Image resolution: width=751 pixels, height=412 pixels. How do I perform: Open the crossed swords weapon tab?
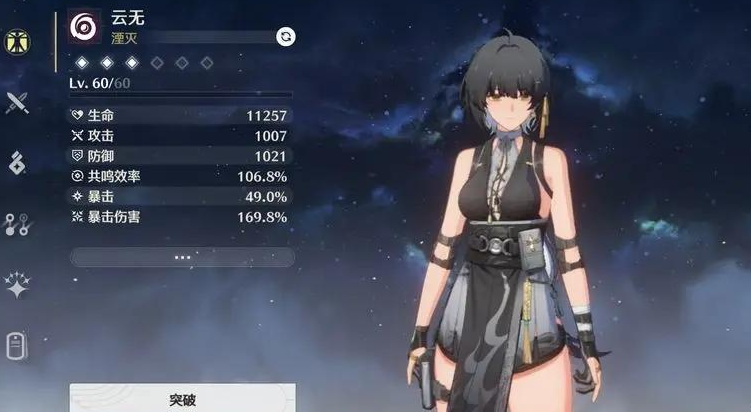coord(17,102)
